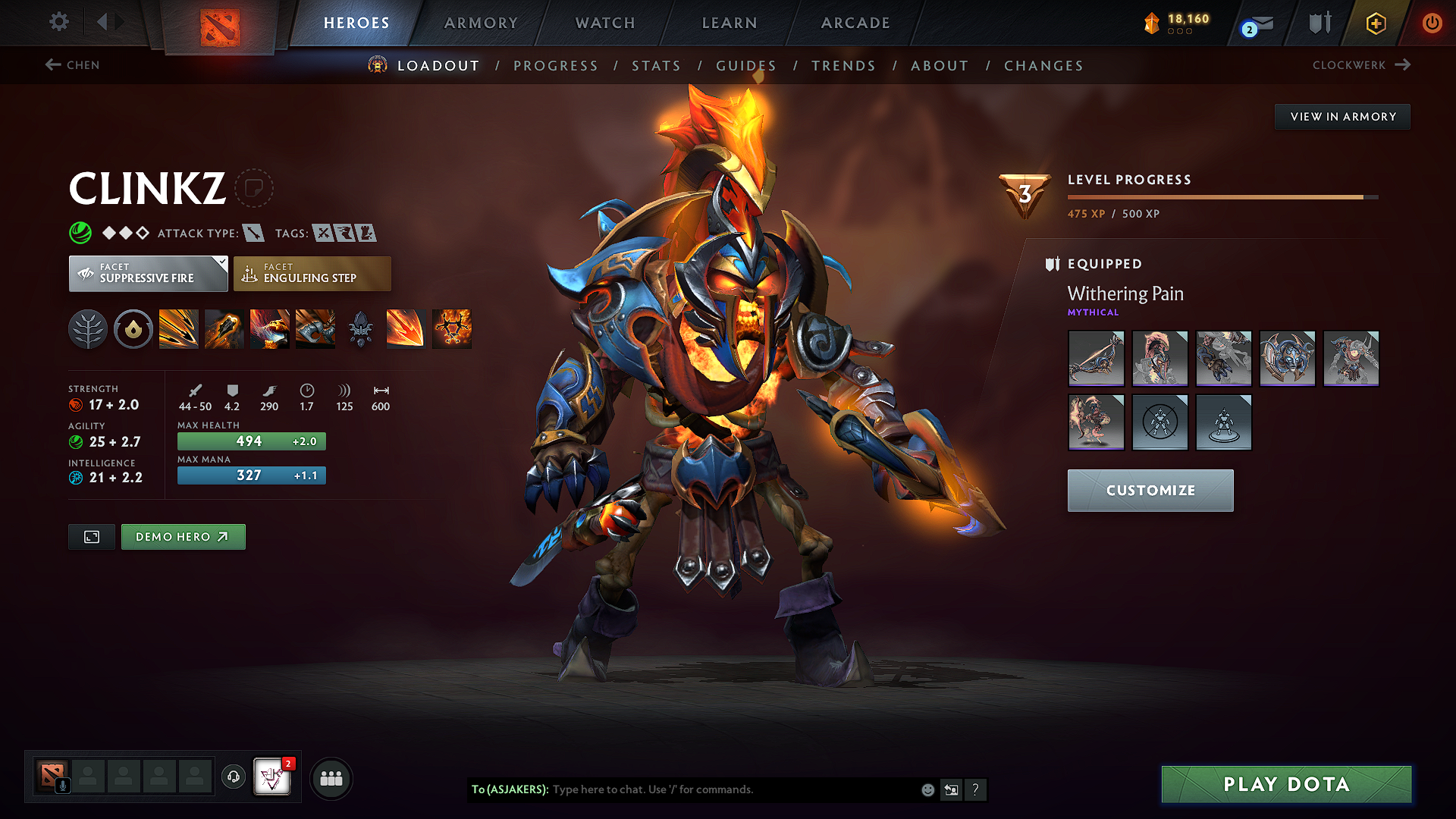Open the Trends section
The height and width of the screenshot is (819, 1456).
pyautogui.click(x=843, y=66)
